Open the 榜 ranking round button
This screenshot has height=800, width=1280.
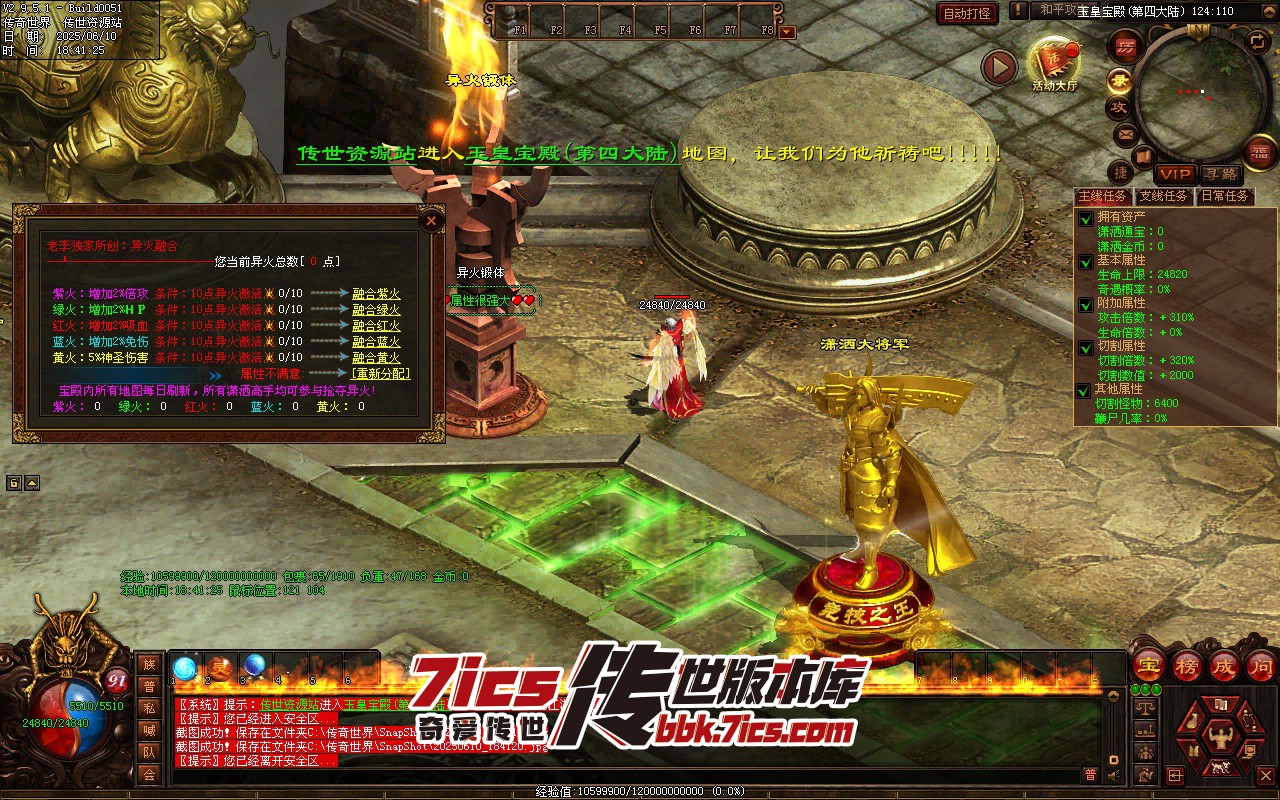point(1187,664)
